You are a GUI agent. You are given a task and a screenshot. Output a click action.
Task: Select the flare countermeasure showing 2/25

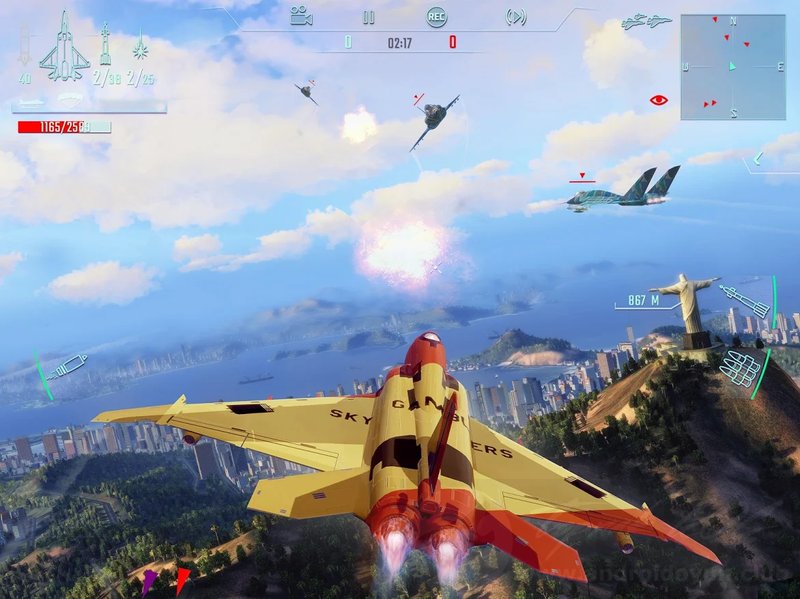click(140, 52)
